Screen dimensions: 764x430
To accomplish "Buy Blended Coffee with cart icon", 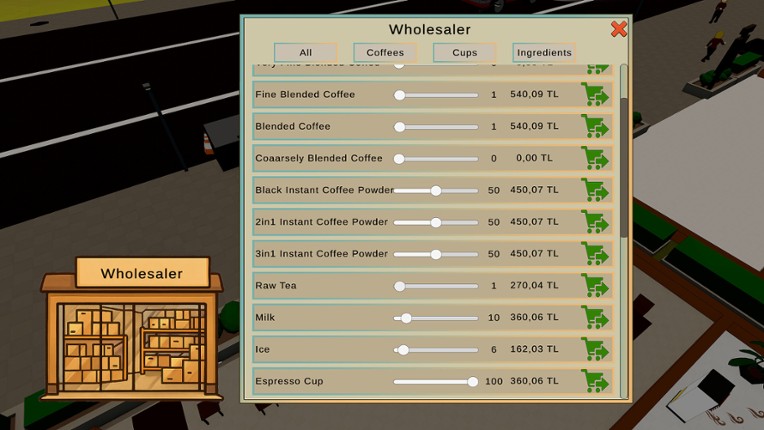I will [x=597, y=127].
